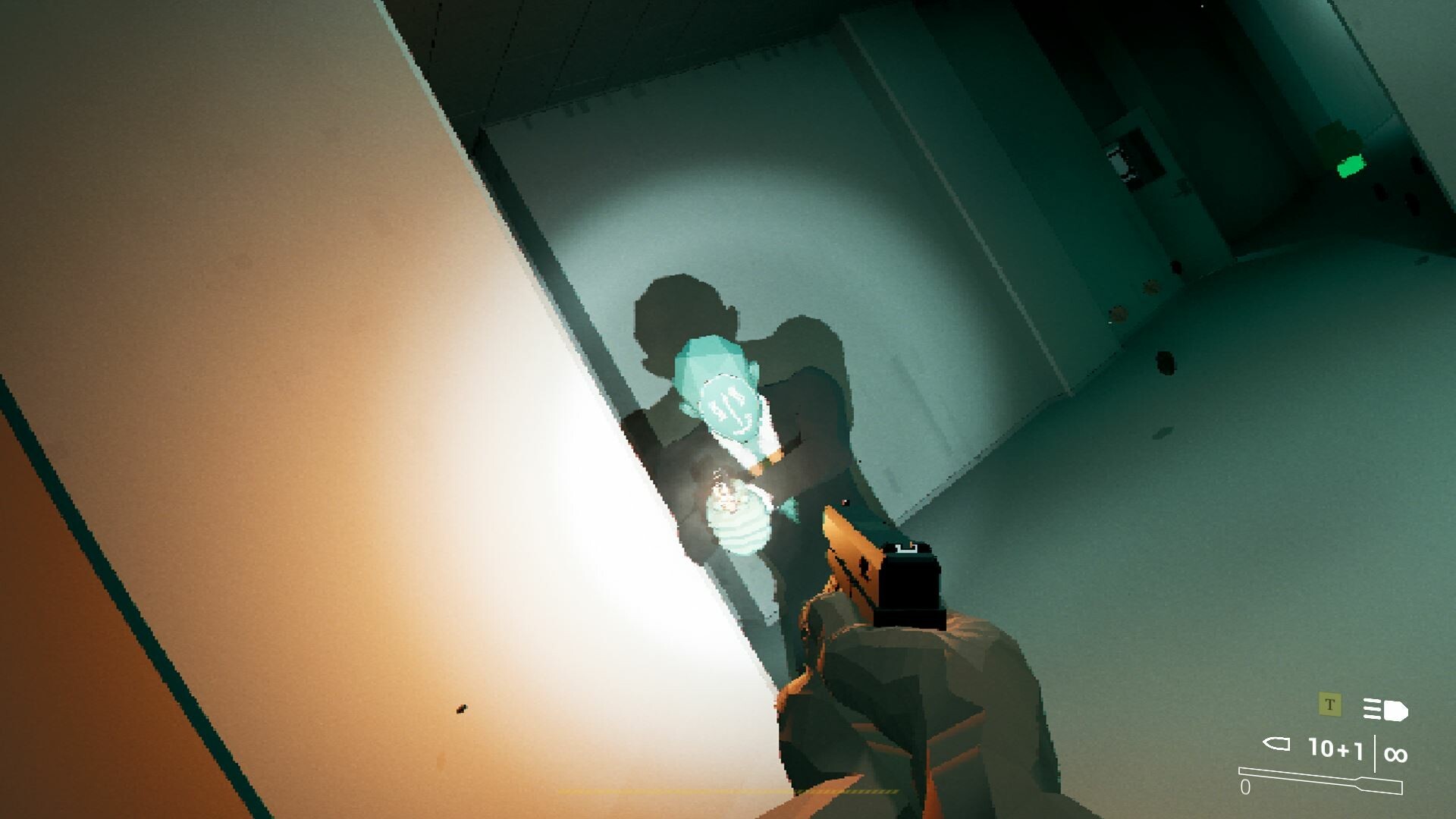Click the bullet icon next to the ammo count
Screen dimensions: 1456x819
[x=1276, y=744]
